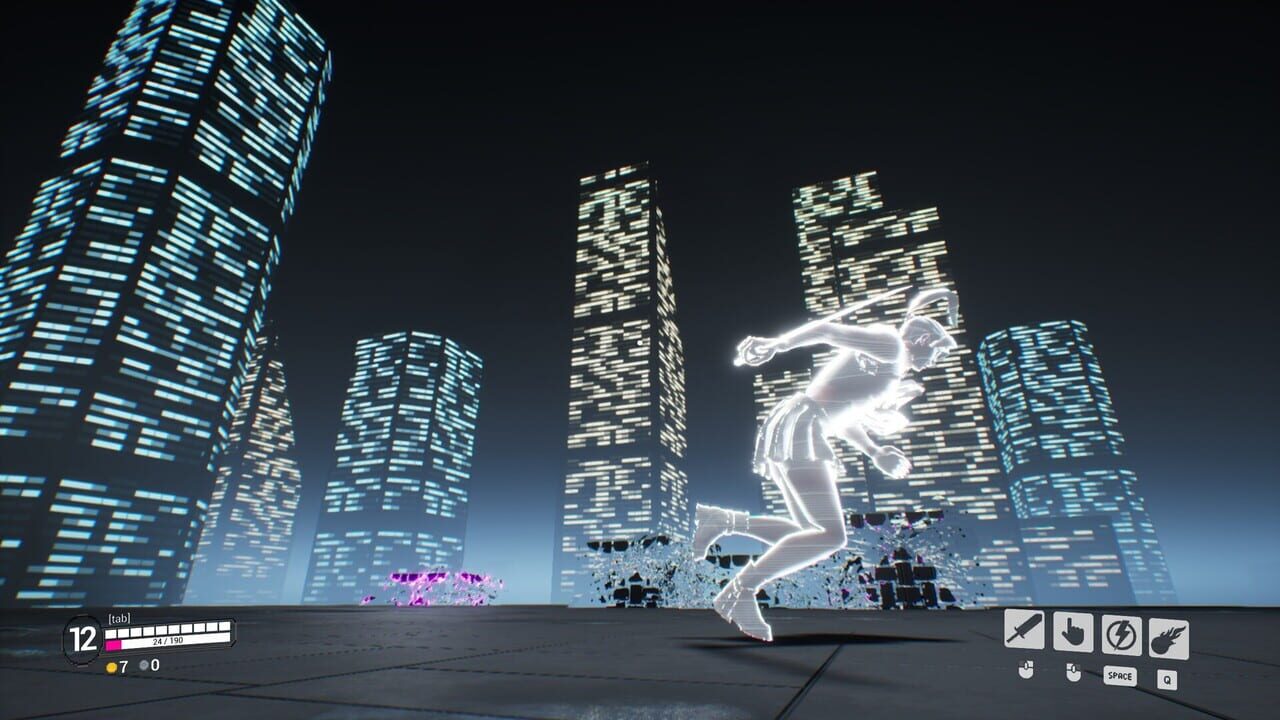Click the left mouse button keybind icon

point(1026,671)
